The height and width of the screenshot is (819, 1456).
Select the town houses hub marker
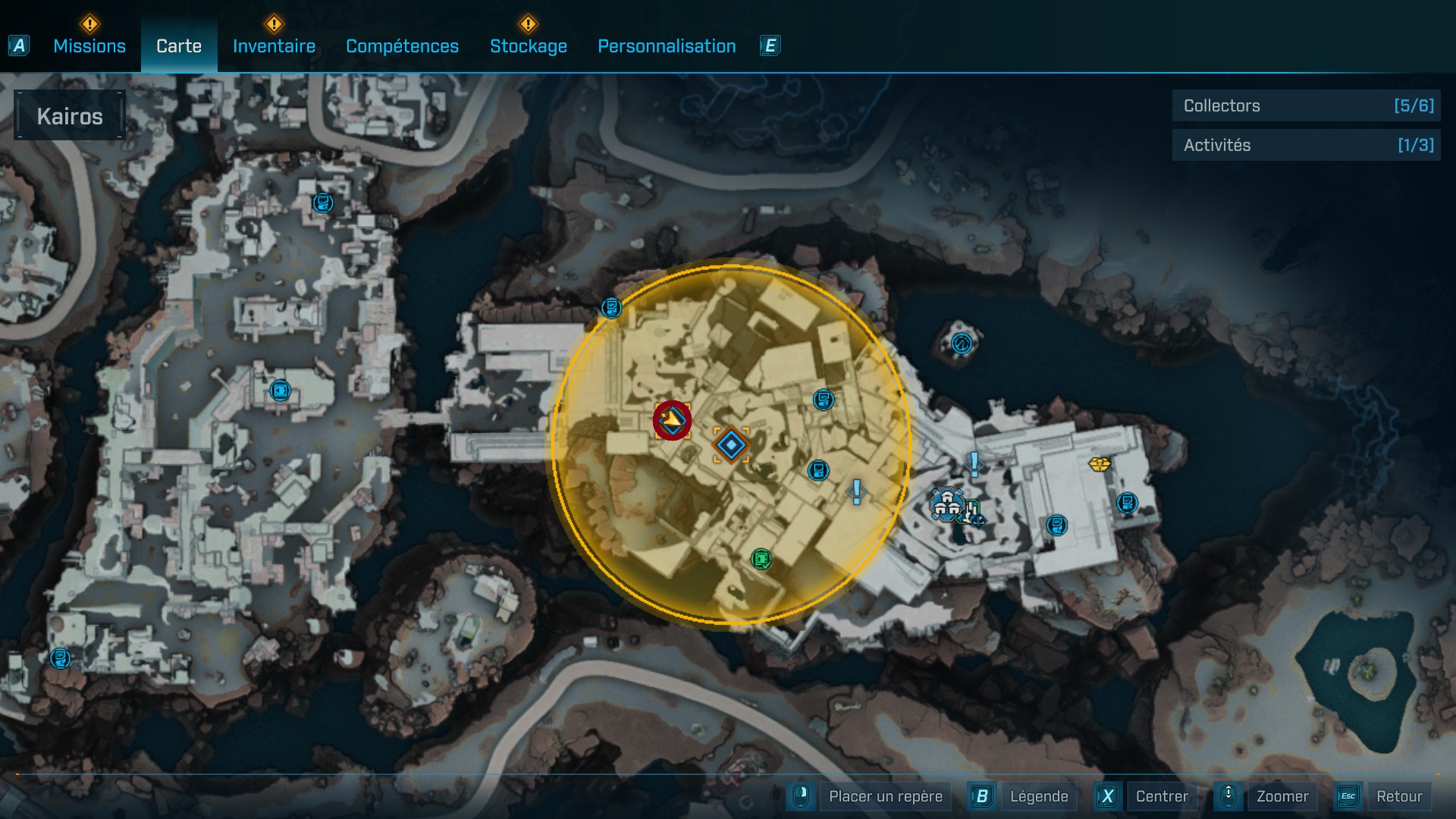tap(946, 504)
